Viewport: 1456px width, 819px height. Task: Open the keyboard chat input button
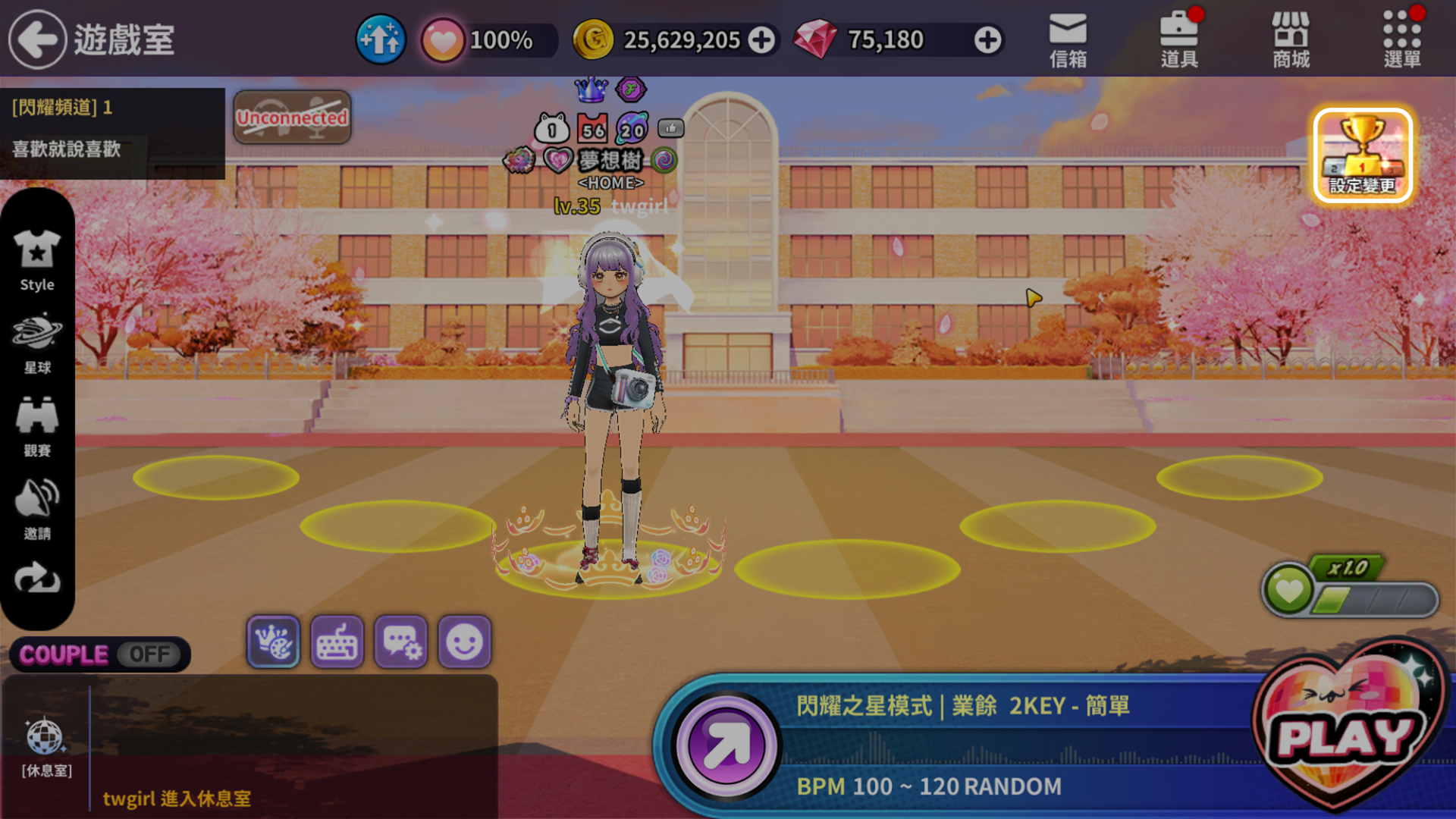click(x=337, y=642)
